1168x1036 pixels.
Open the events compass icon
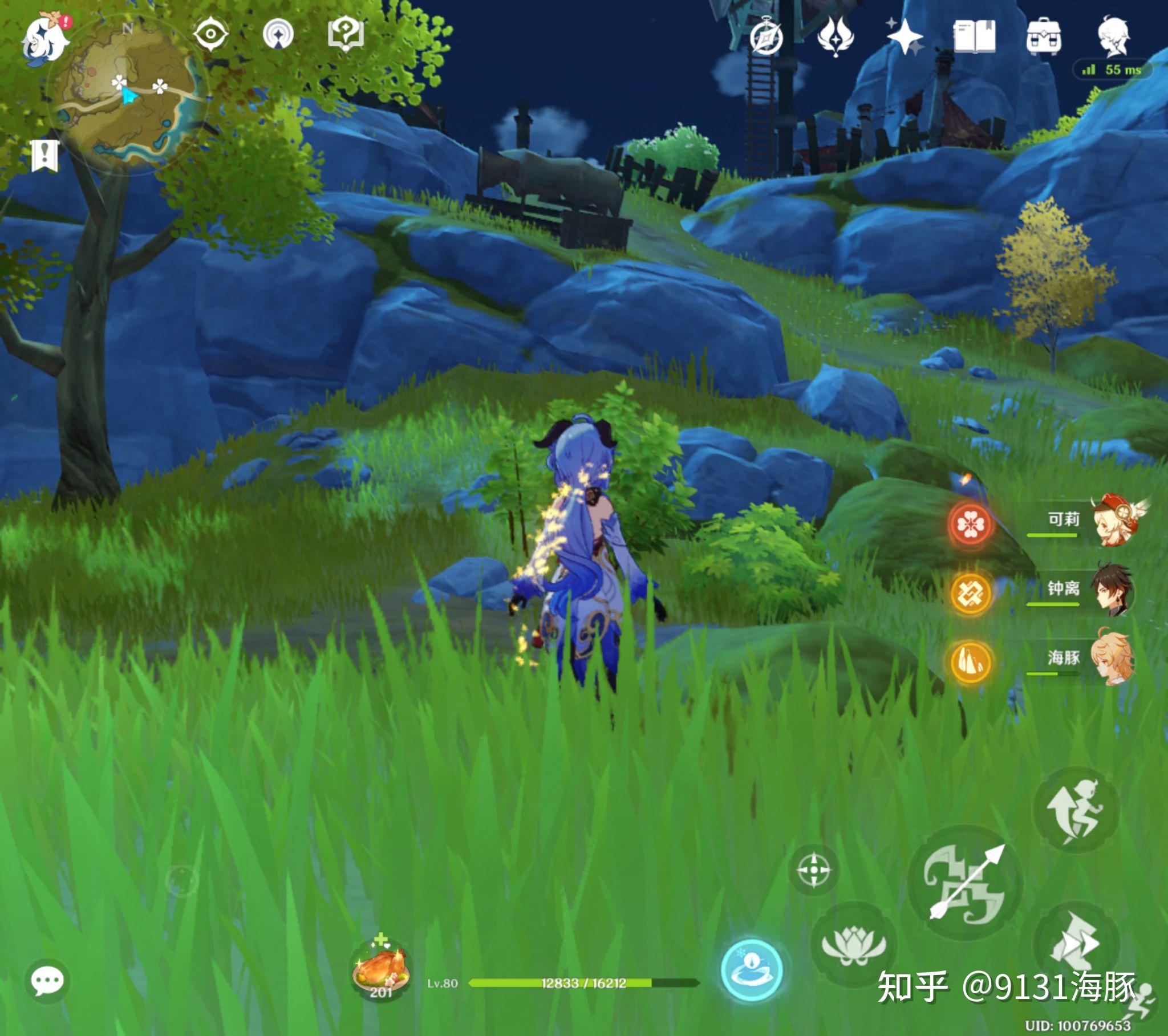tap(766, 38)
